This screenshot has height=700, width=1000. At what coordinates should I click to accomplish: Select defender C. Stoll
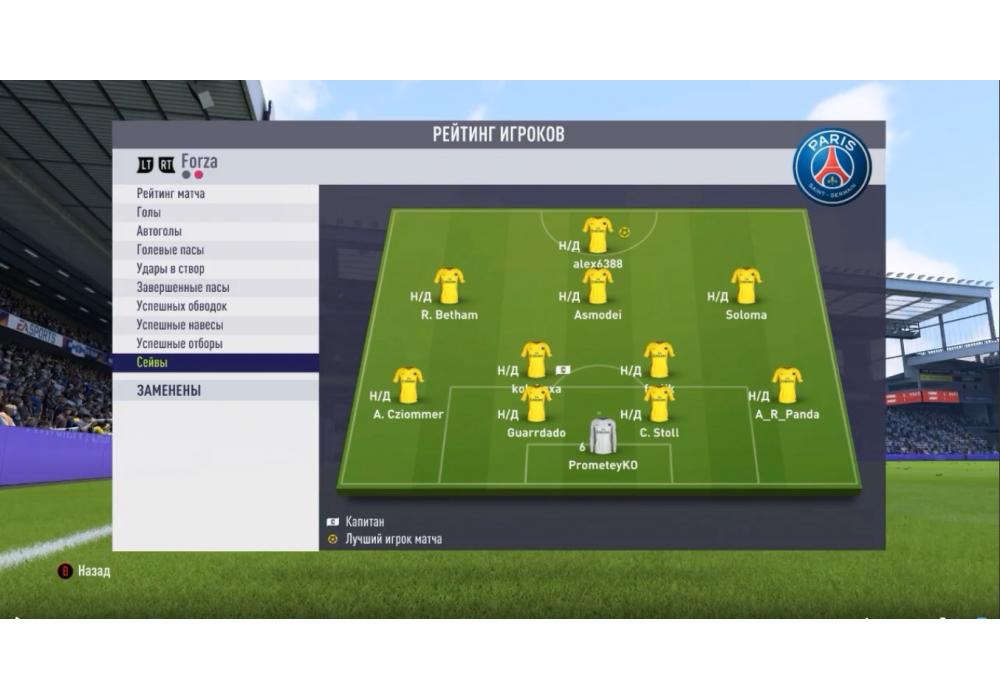pos(659,404)
